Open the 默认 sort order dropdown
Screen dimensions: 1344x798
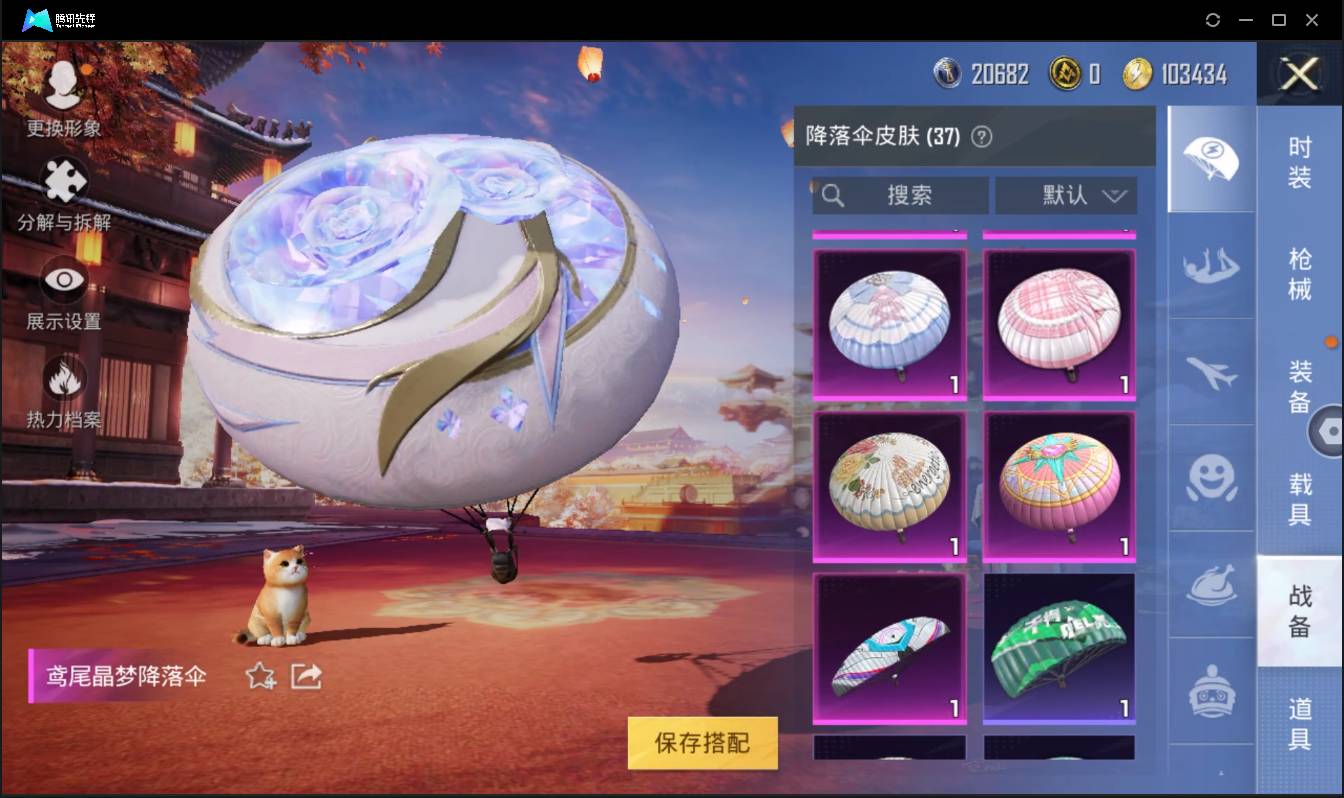coord(1066,196)
